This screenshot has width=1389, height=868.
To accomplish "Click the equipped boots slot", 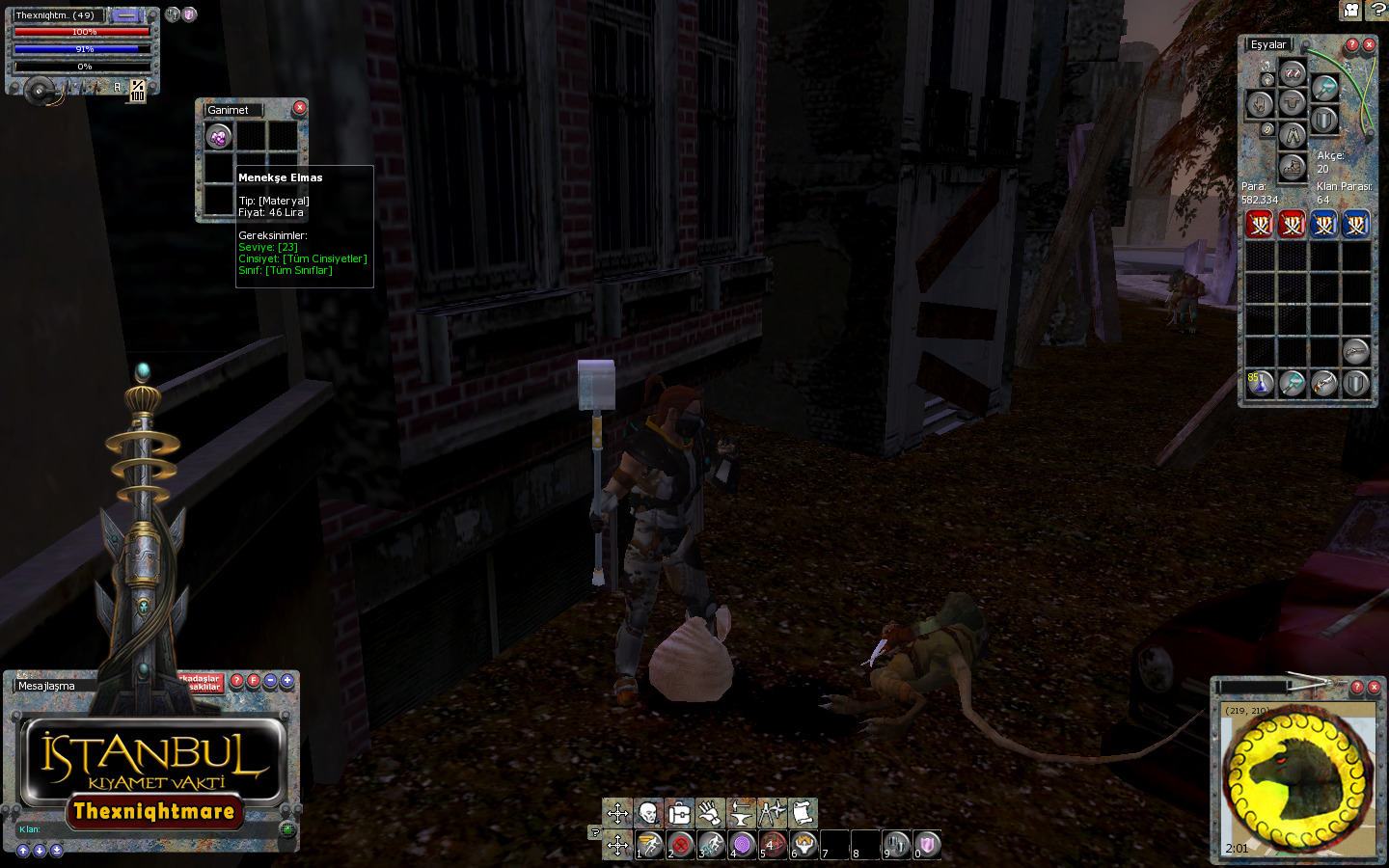I will [x=1293, y=168].
